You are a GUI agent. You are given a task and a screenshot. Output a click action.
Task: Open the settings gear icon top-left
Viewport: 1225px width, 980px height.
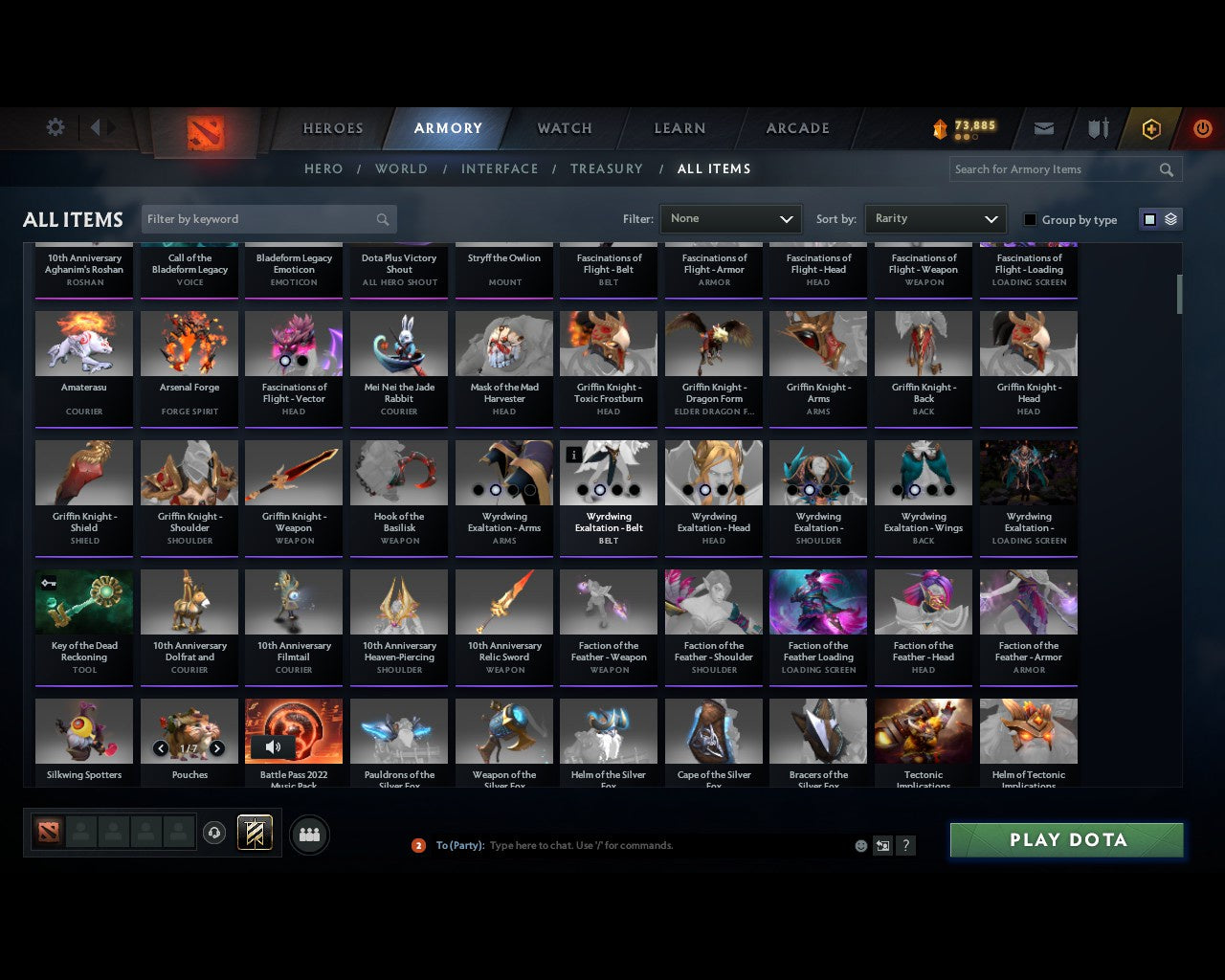(55, 127)
